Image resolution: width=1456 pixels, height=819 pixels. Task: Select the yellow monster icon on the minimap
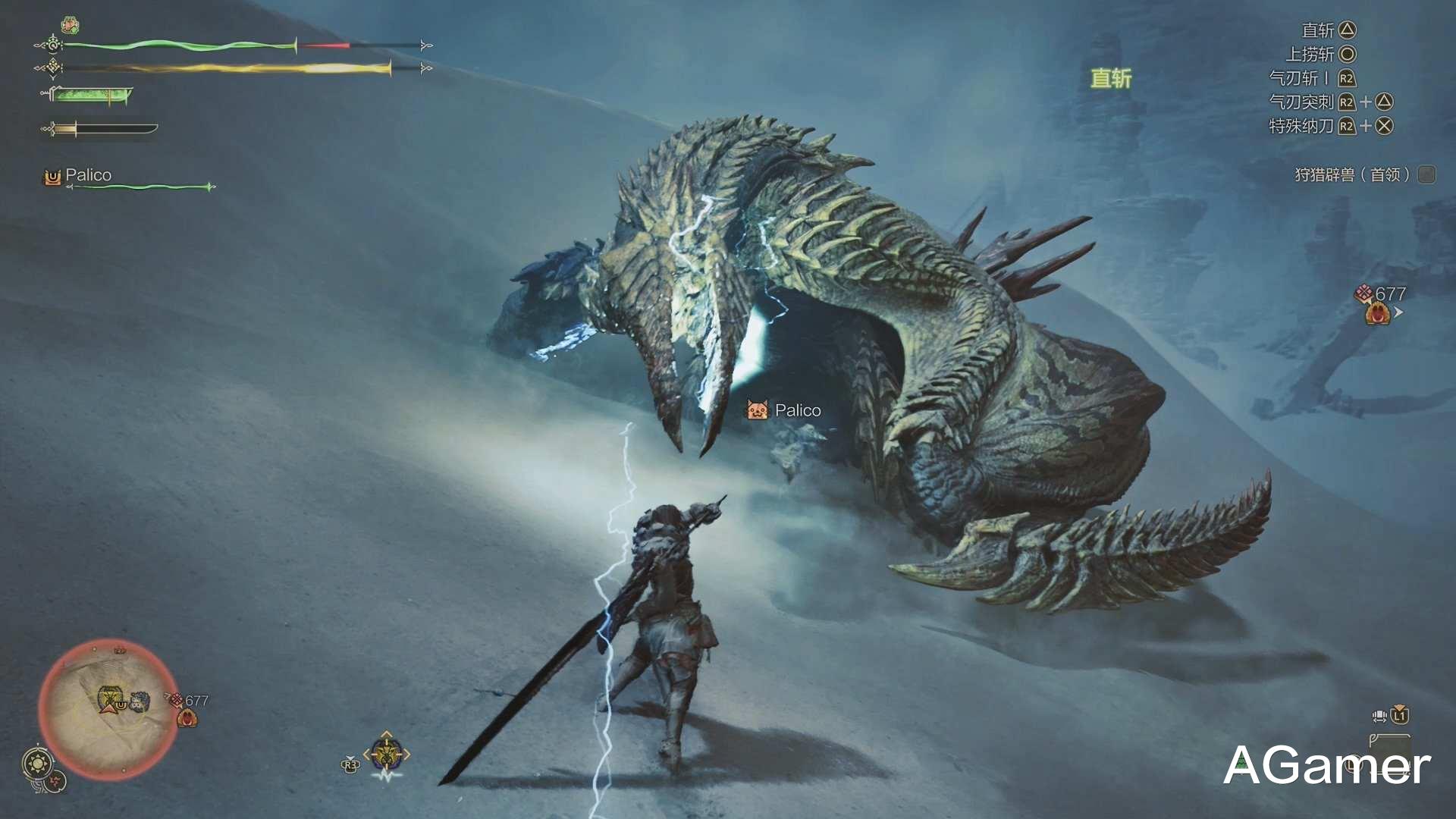(x=111, y=697)
